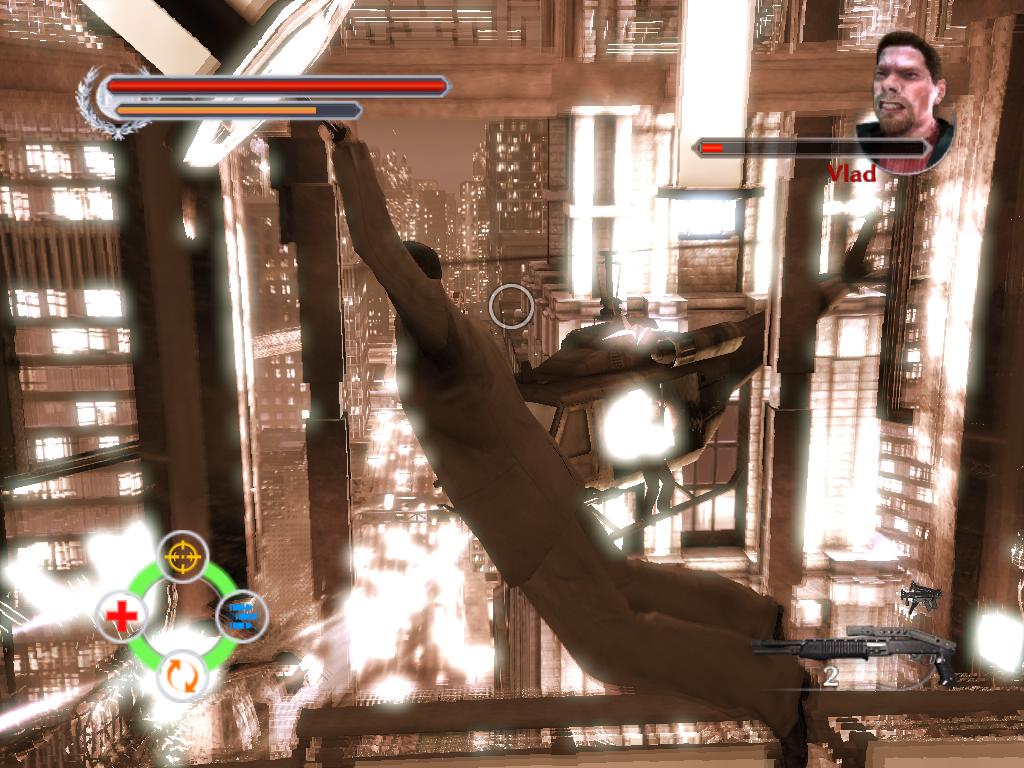Select the orange crosshair ability icon

click(182, 555)
